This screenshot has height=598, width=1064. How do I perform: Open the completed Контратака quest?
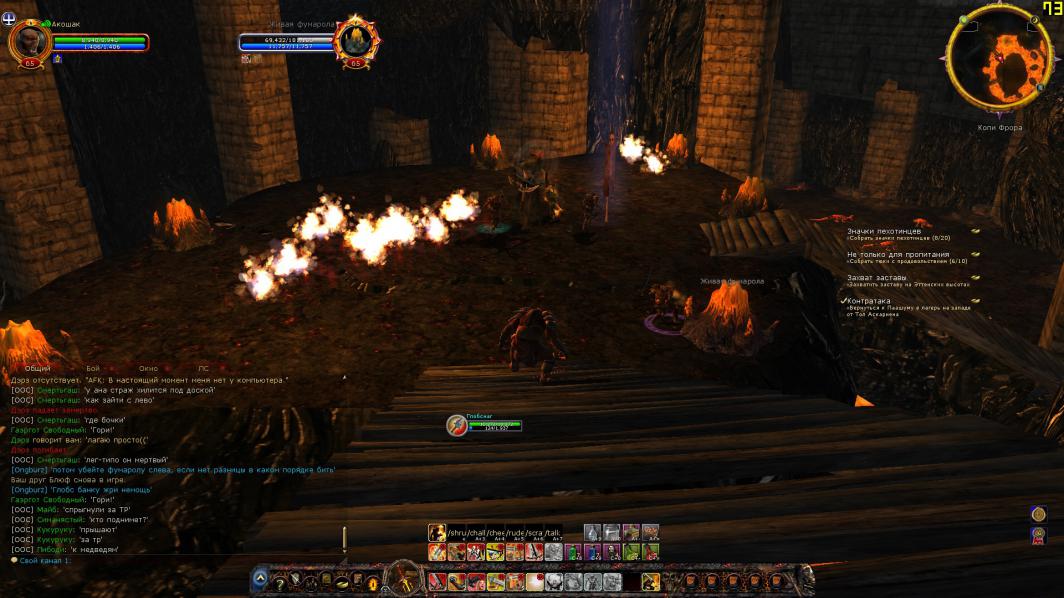point(869,300)
